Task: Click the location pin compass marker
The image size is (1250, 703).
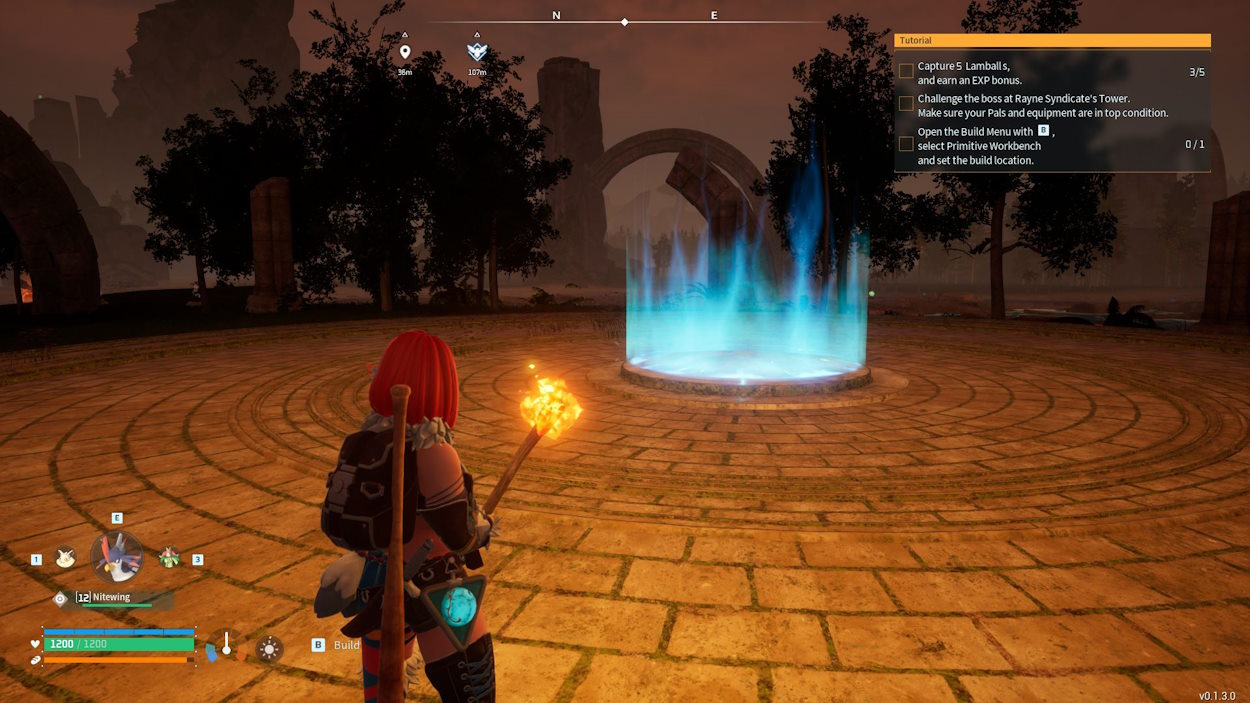Action: point(405,52)
